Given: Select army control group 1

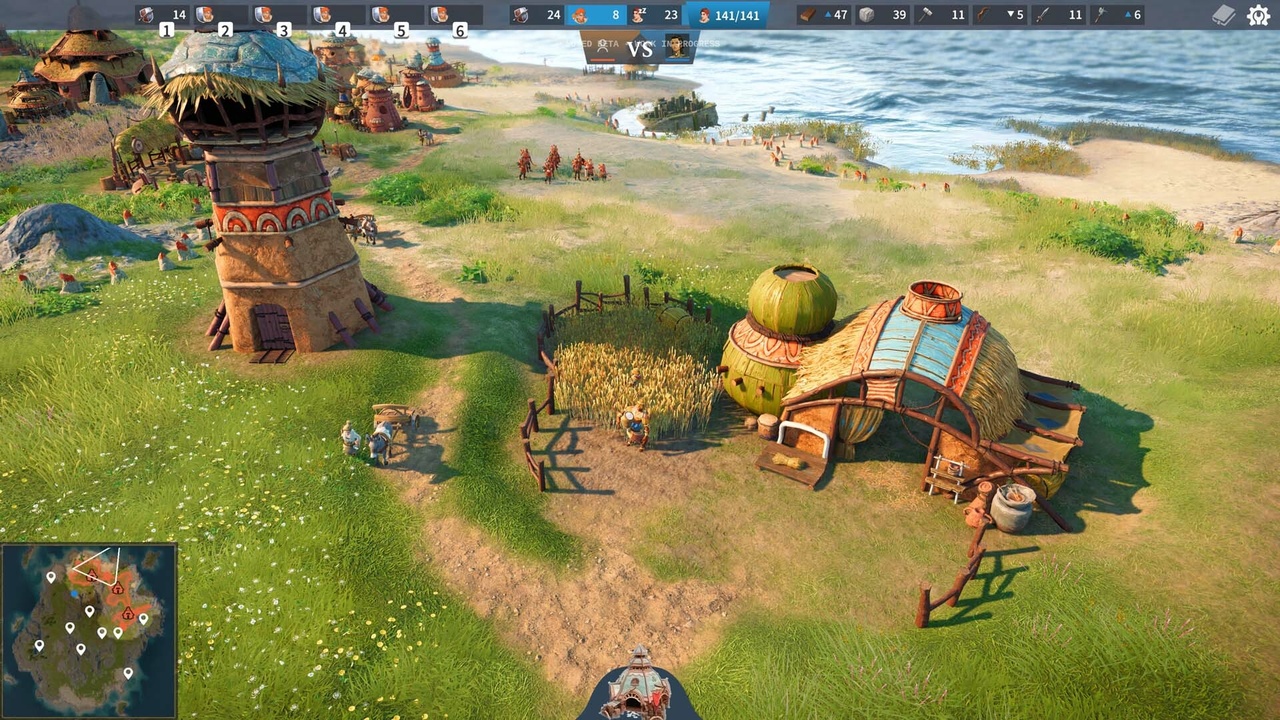Looking at the screenshot, I should [x=163, y=15].
